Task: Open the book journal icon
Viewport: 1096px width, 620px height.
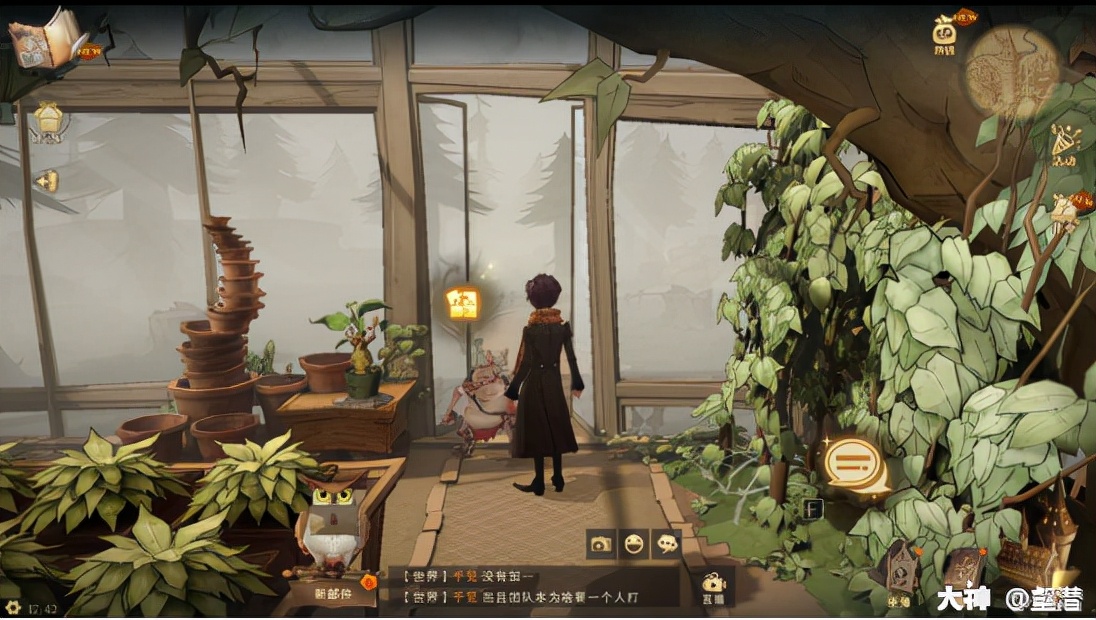Action: (x=47, y=38)
